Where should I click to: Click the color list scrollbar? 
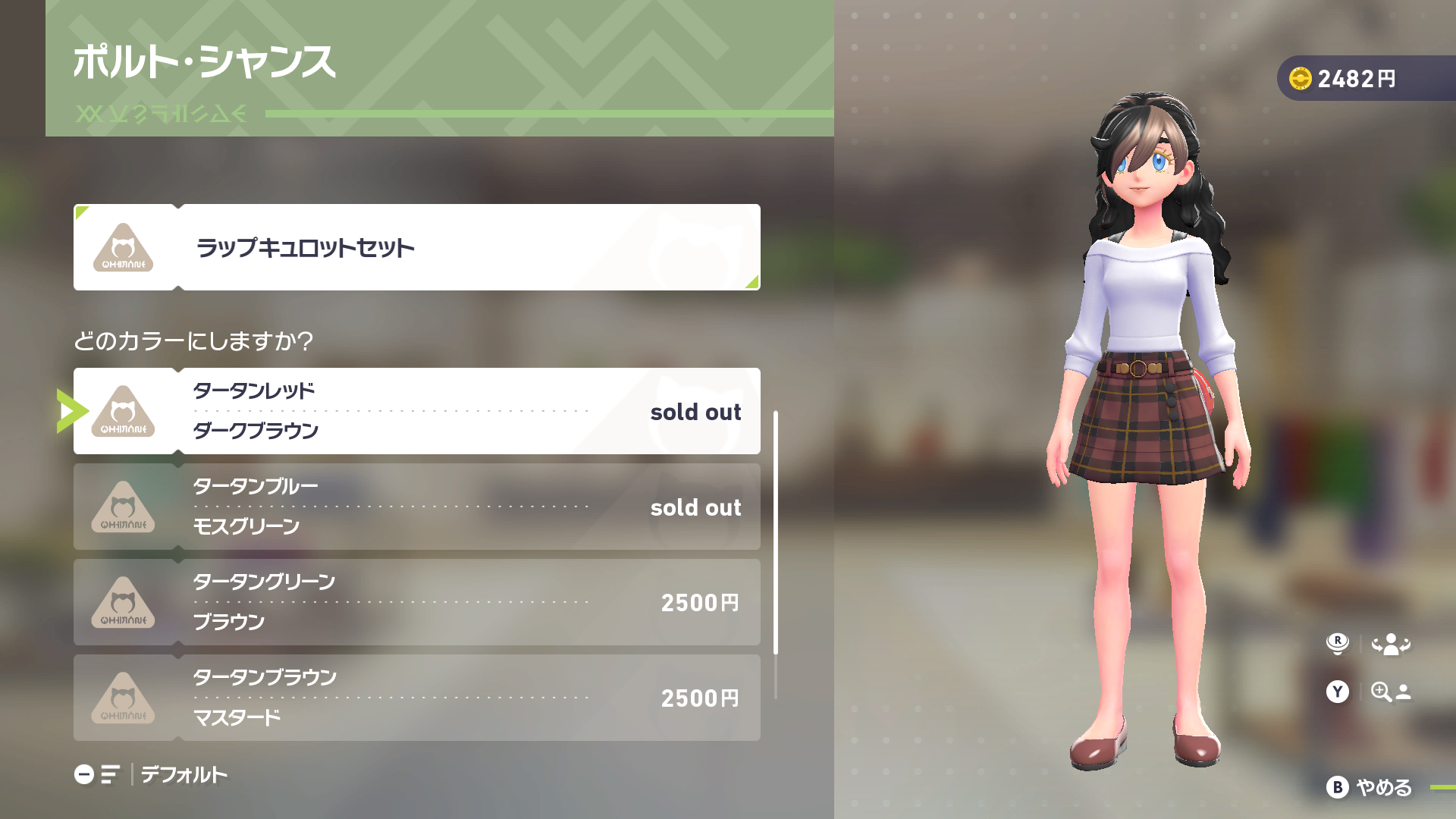[x=775, y=532]
